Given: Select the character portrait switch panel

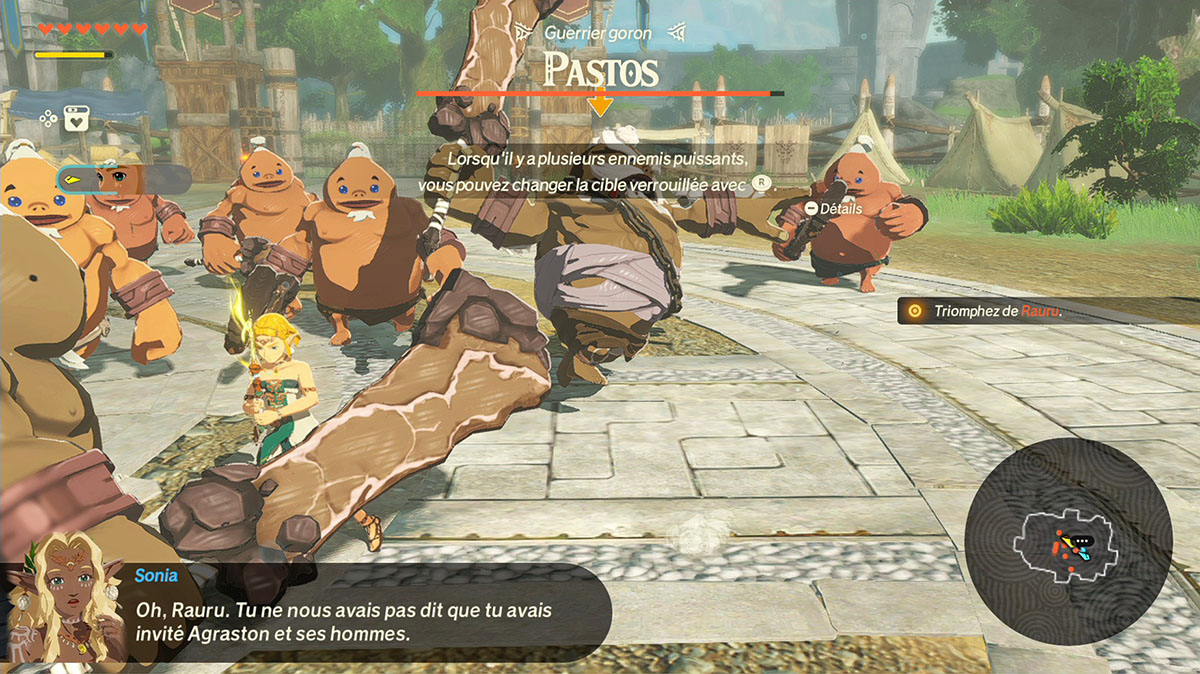Looking at the screenshot, I should coord(123,179).
